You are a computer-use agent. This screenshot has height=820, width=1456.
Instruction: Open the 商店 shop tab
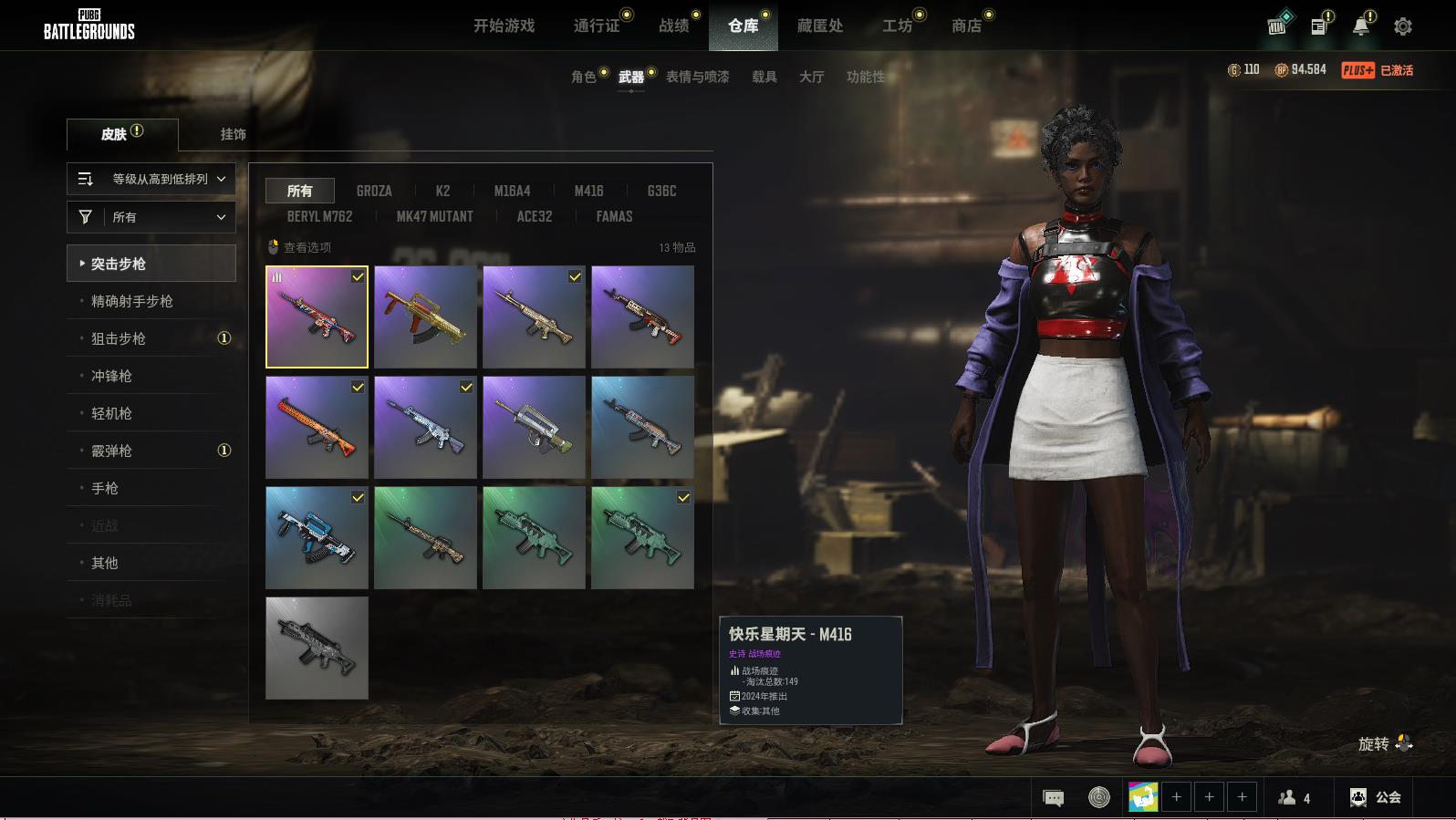[x=966, y=26]
